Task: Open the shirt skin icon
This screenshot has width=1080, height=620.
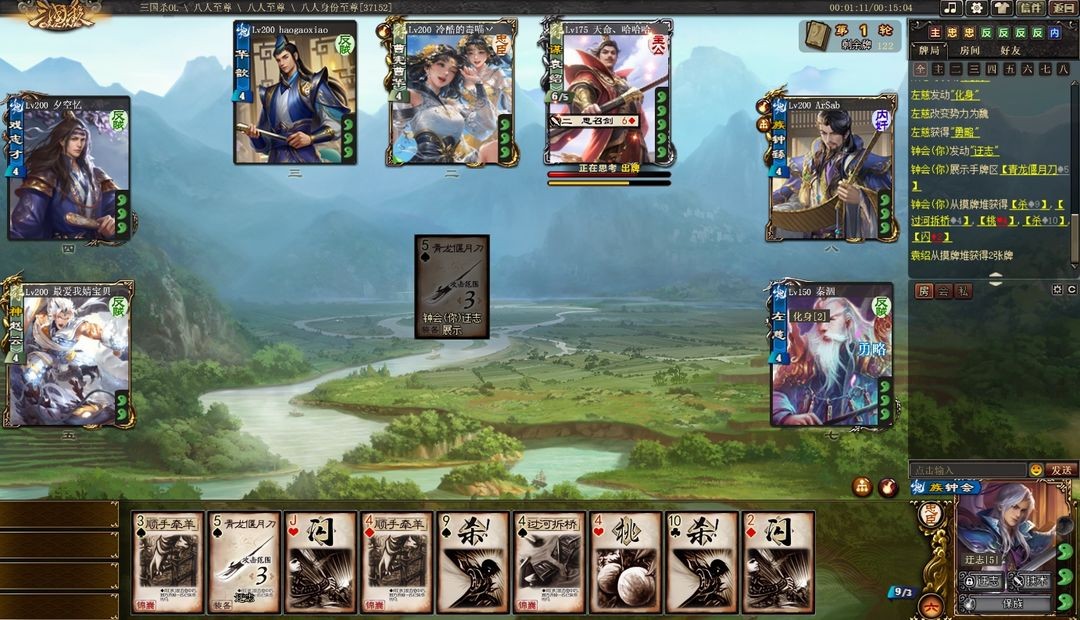Action: point(1002,8)
